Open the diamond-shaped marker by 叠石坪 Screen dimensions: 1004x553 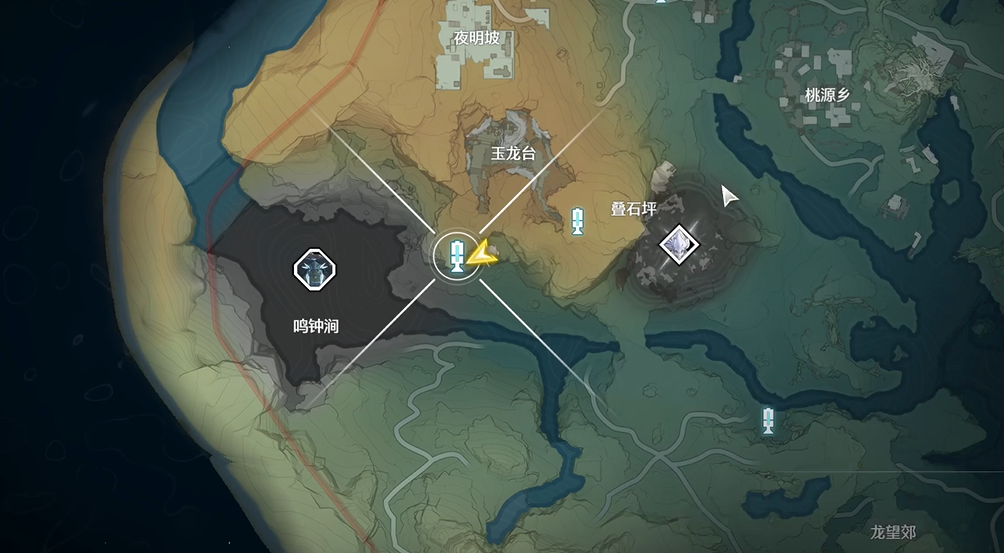click(679, 242)
